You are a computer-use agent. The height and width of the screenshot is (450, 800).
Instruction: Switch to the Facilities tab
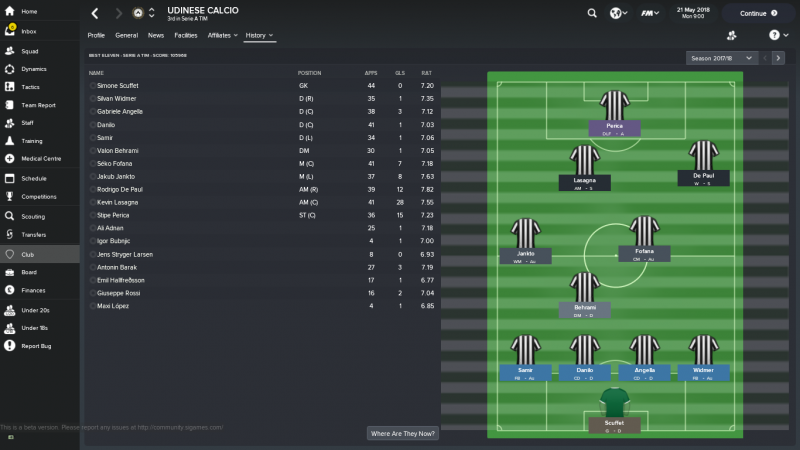coord(186,35)
